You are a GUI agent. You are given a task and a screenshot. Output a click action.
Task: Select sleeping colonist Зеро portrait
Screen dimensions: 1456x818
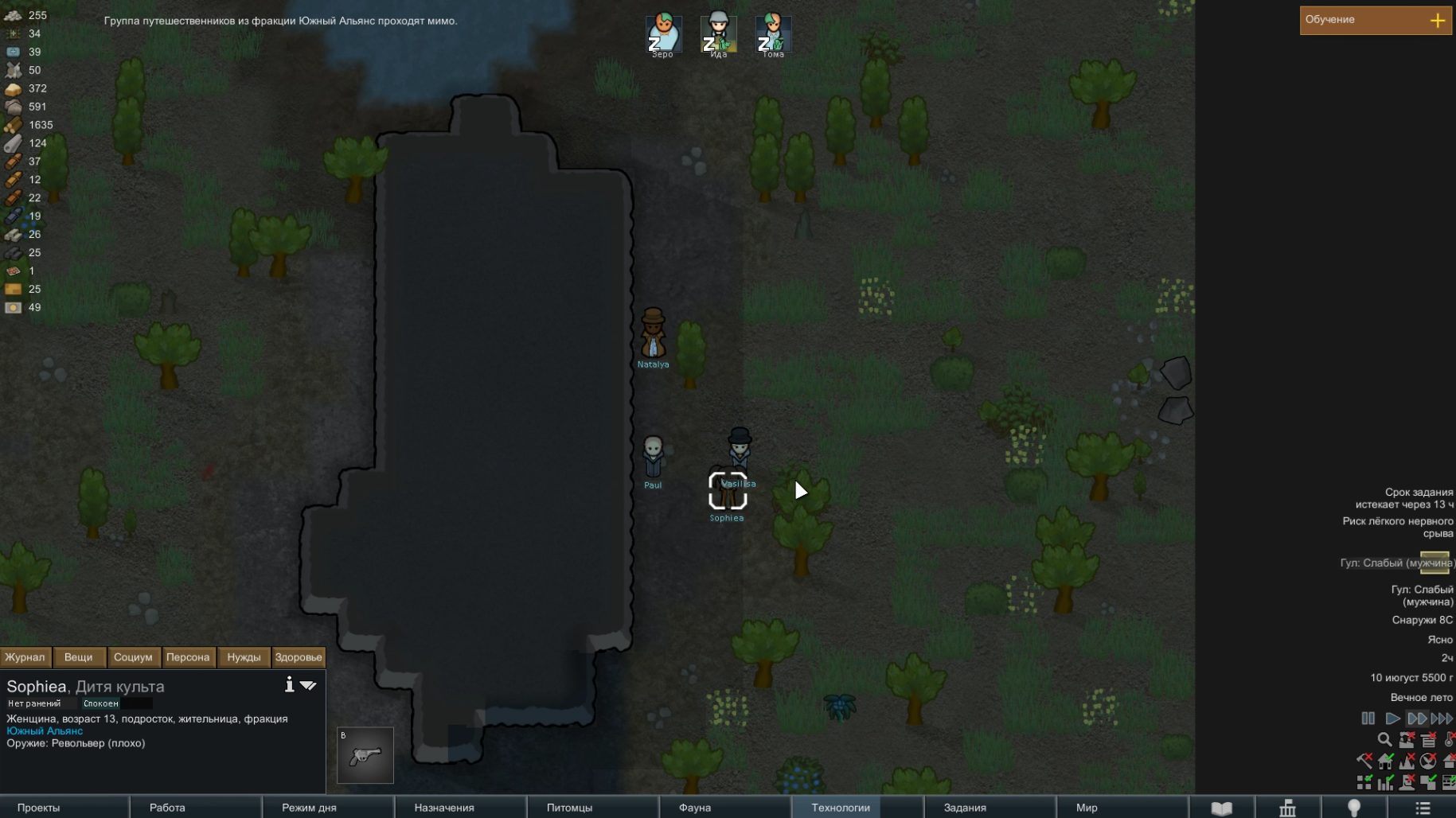[662, 33]
